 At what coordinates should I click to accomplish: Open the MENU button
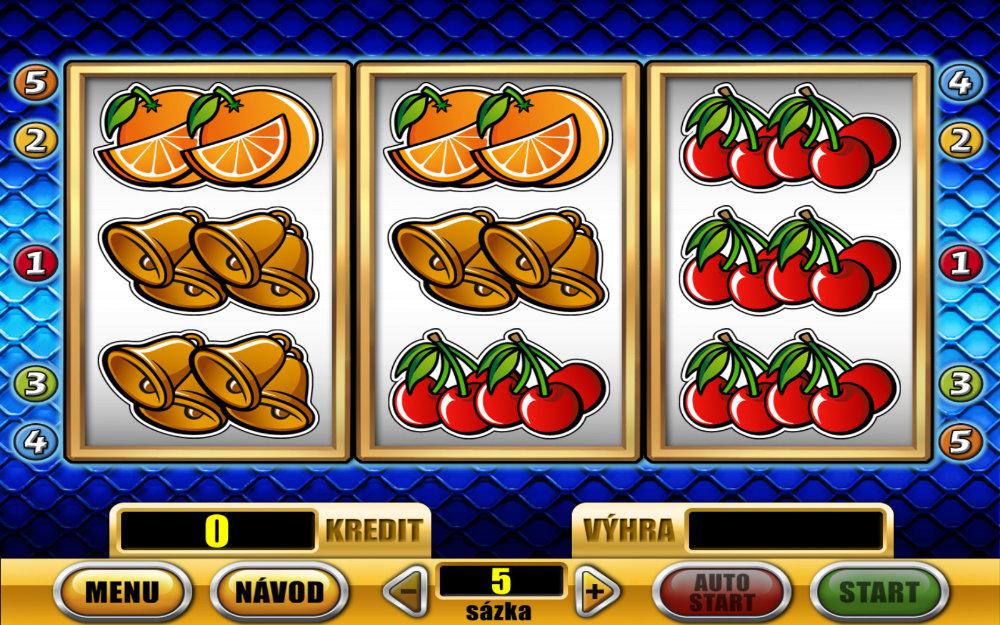(121, 590)
